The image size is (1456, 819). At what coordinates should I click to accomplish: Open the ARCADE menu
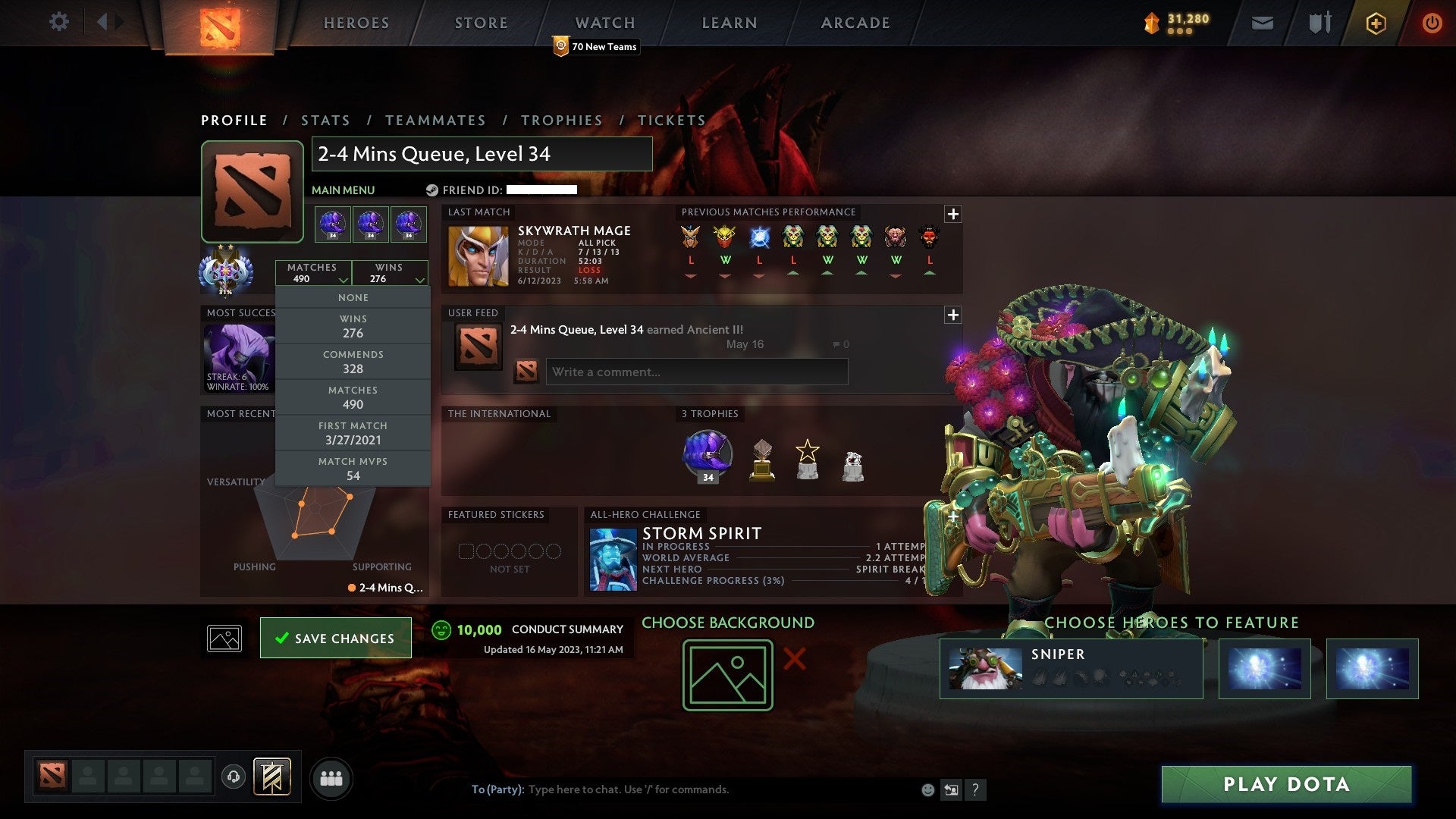pyautogui.click(x=854, y=23)
